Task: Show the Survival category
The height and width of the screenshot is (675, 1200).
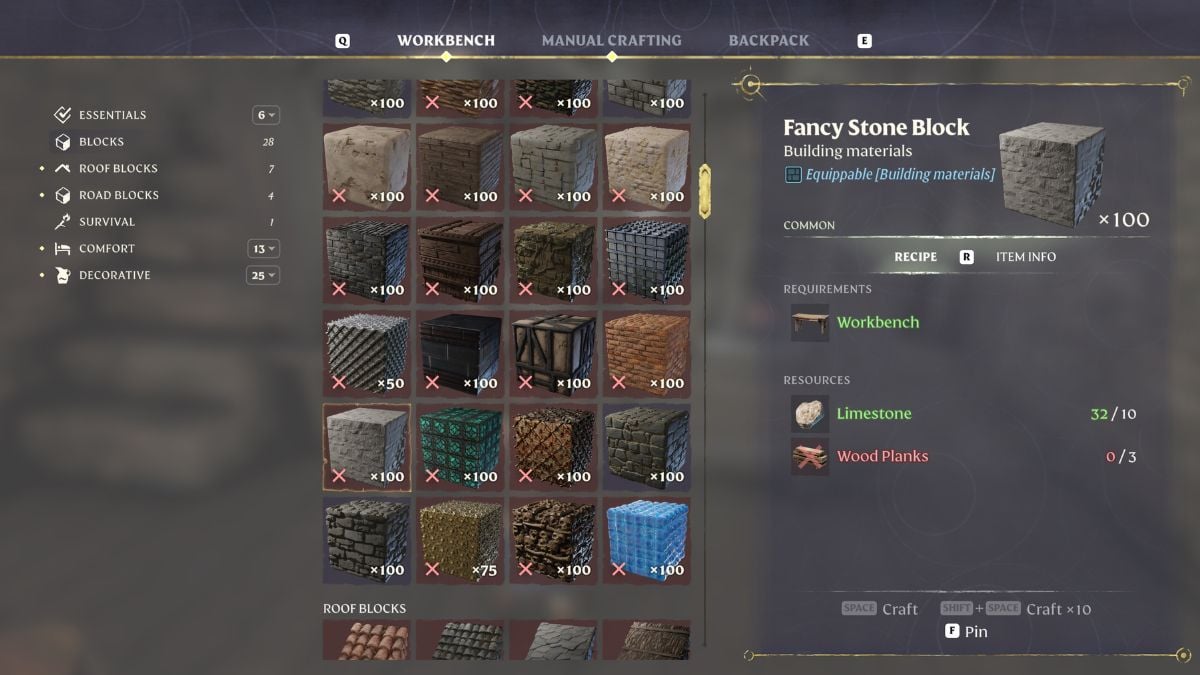Action: click(106, 222)
